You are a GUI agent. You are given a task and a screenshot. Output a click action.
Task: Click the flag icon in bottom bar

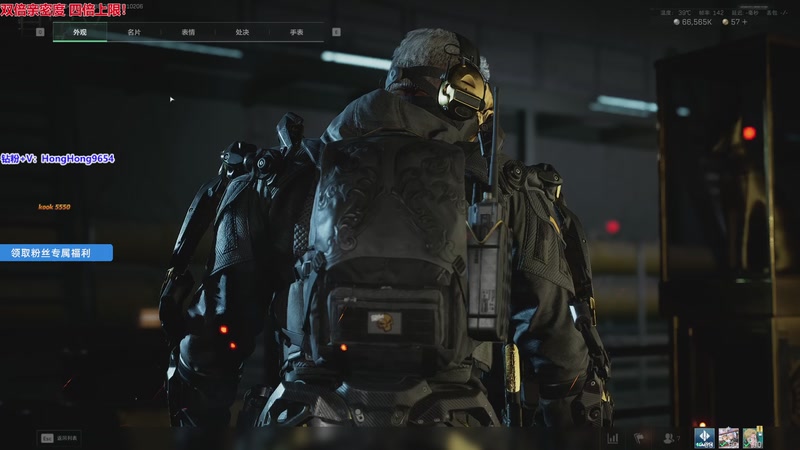pyautogui.click(x=640, y=438)
